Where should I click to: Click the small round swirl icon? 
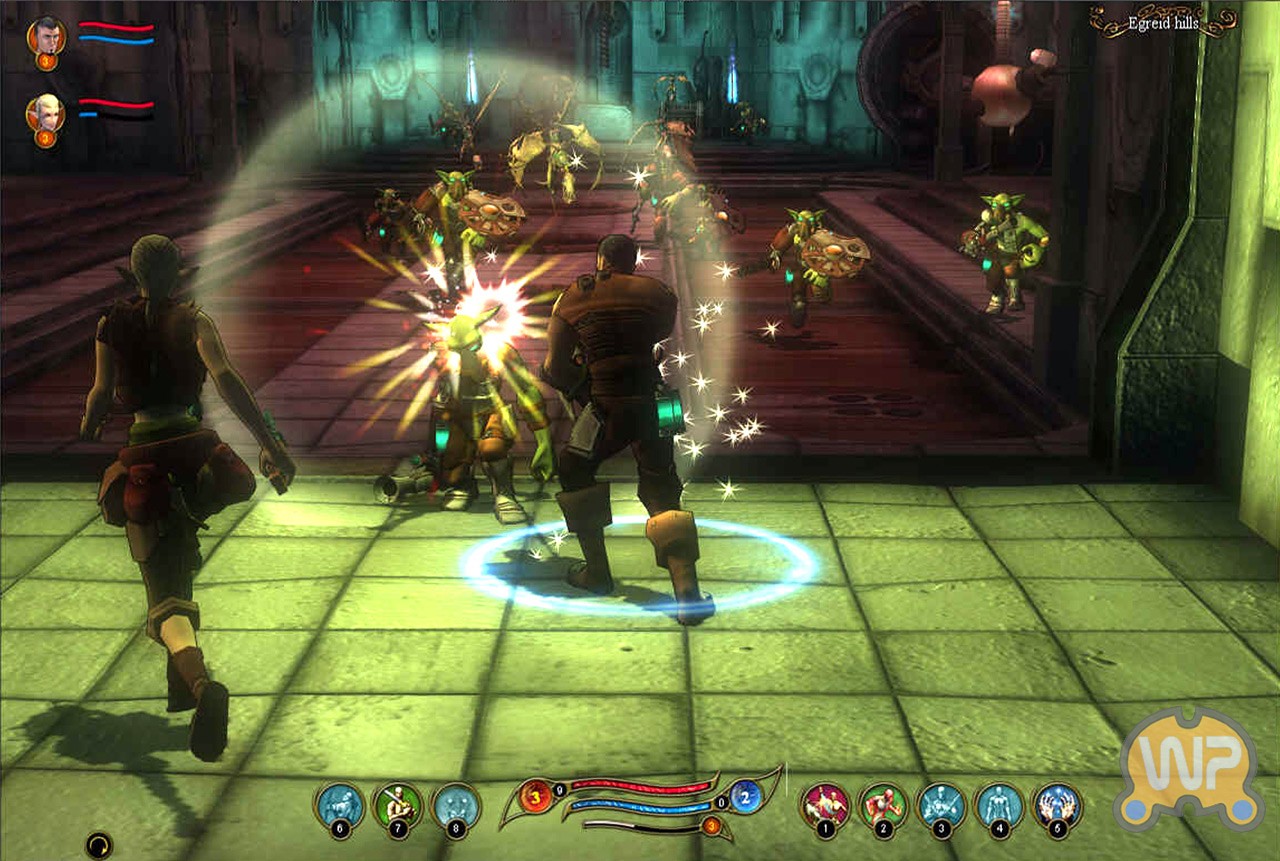(x=98, y=845)
